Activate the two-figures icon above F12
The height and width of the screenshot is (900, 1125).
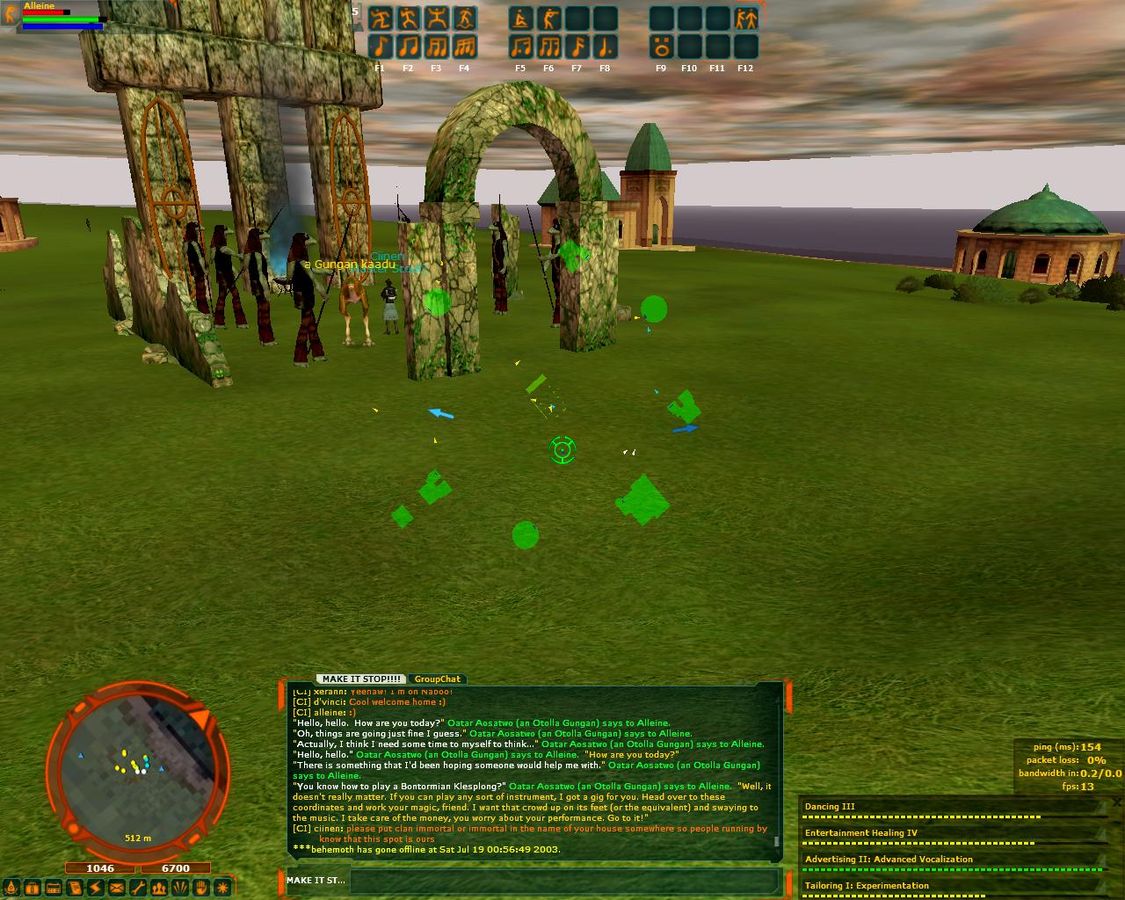tap(745, 19)
